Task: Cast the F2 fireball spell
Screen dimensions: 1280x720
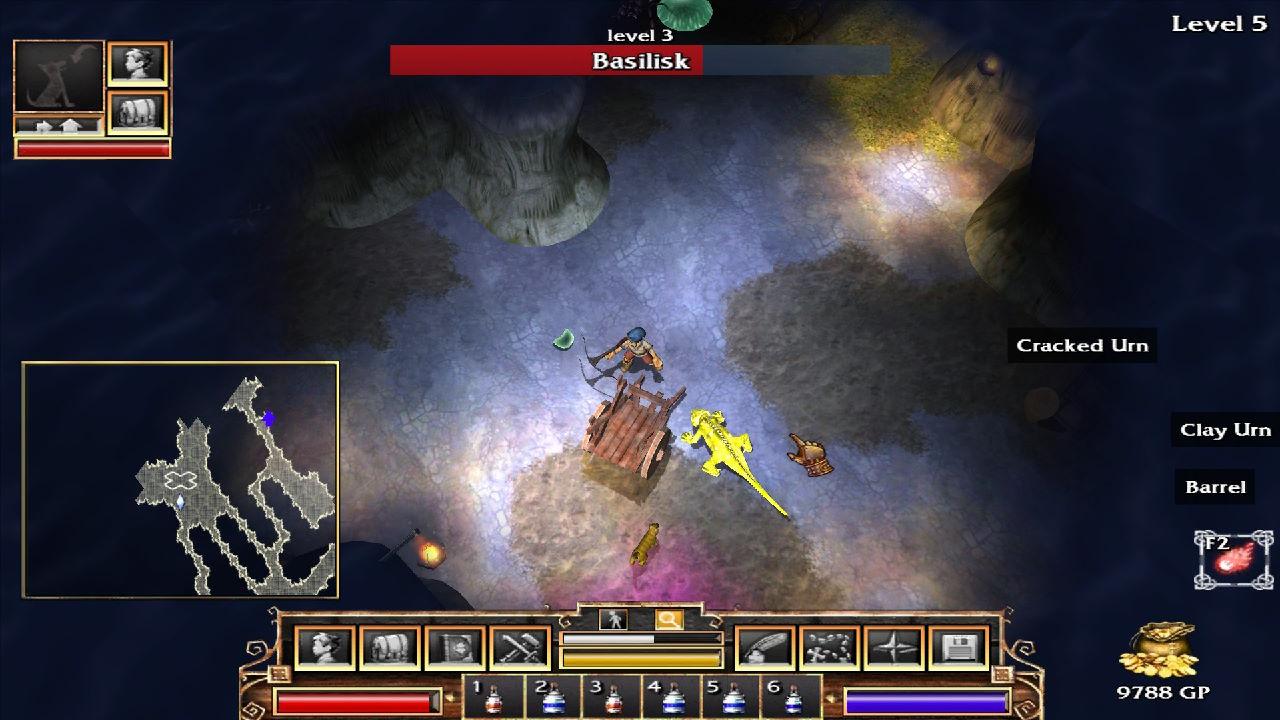Action: 1234,560
